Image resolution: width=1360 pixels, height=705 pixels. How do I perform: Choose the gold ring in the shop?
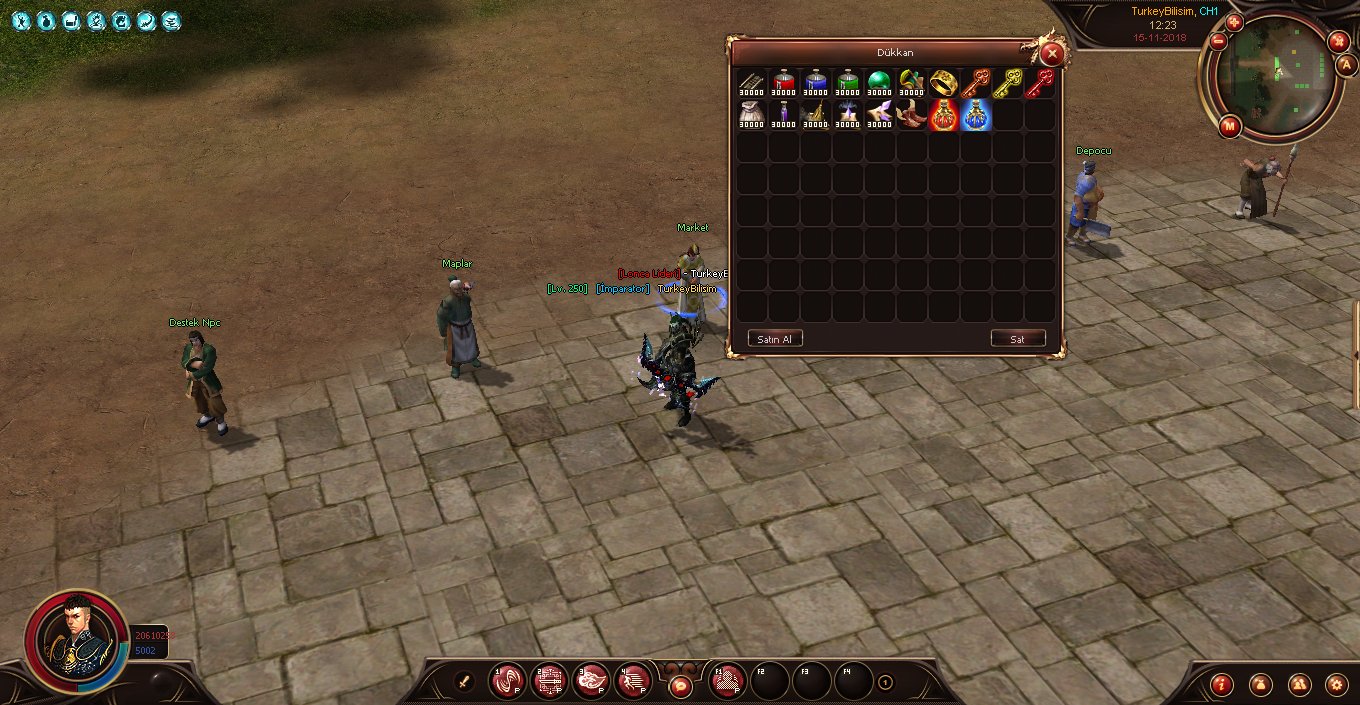coord(943,83)
